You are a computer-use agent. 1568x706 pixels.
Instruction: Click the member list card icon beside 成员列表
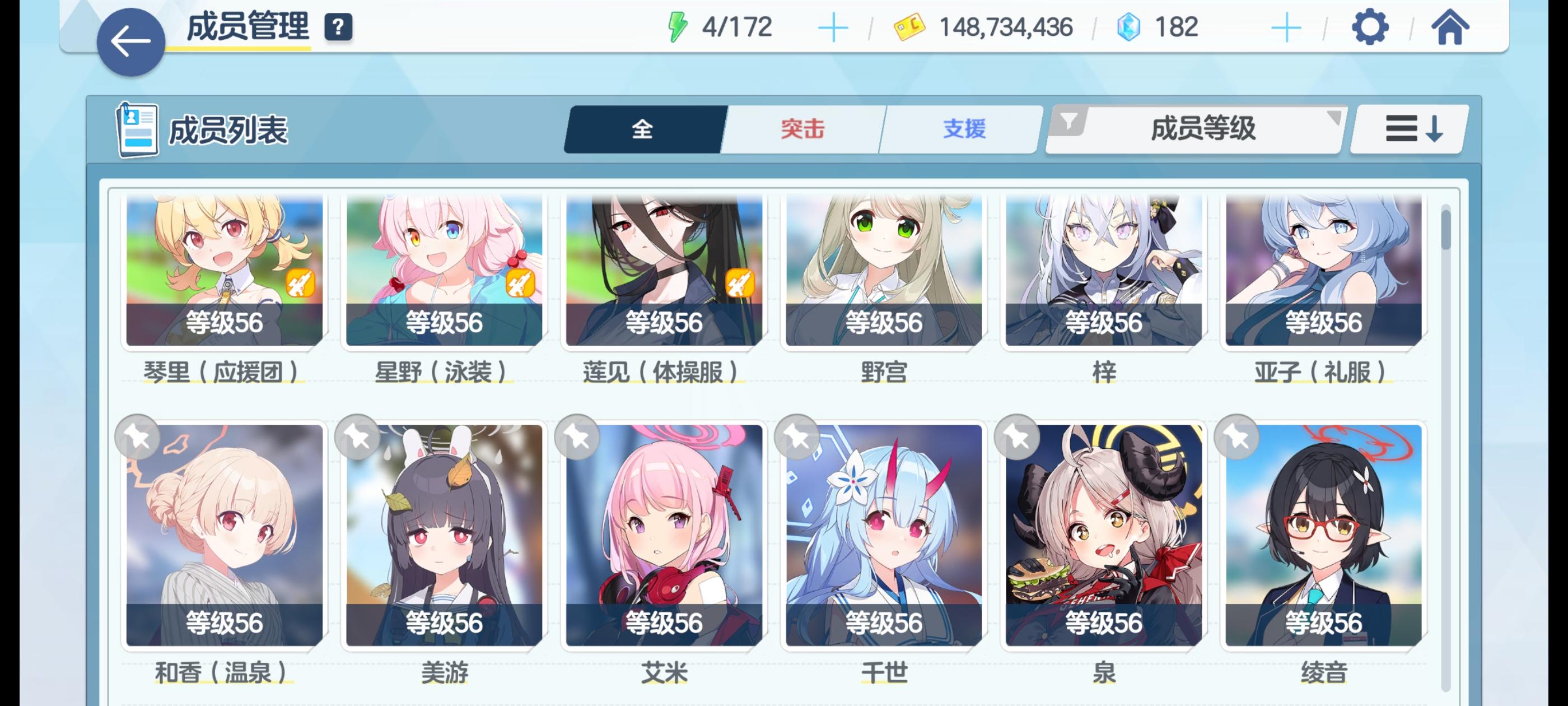tap(138, 130)
